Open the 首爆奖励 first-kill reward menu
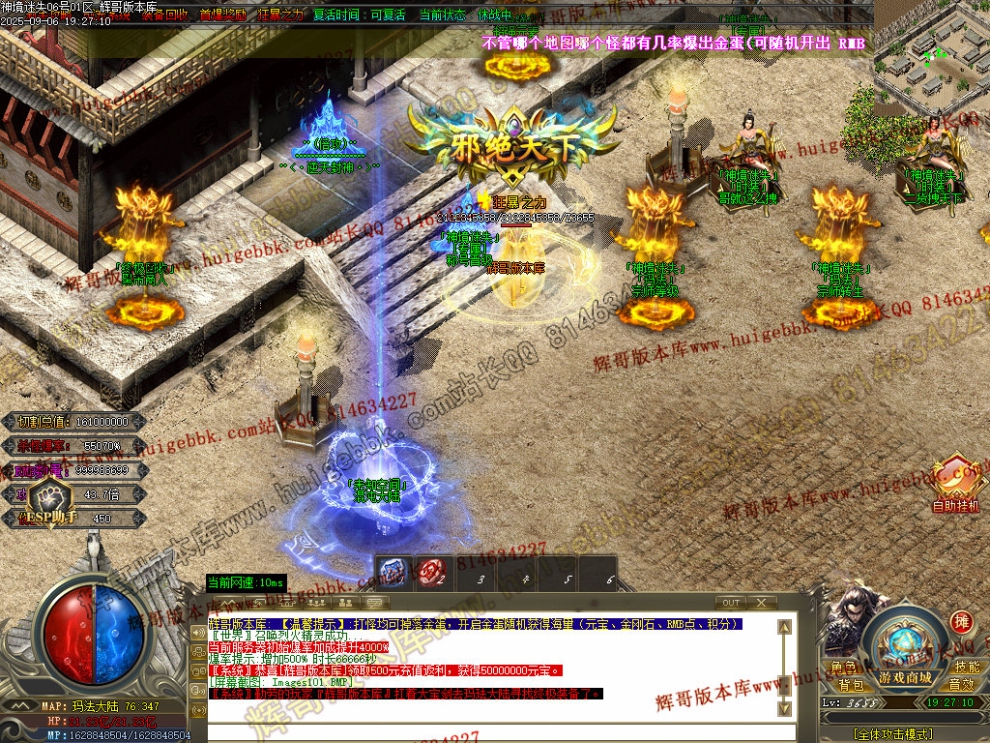Image resolution: width=990 pixels, height=743 pixels. coord(222,15)
